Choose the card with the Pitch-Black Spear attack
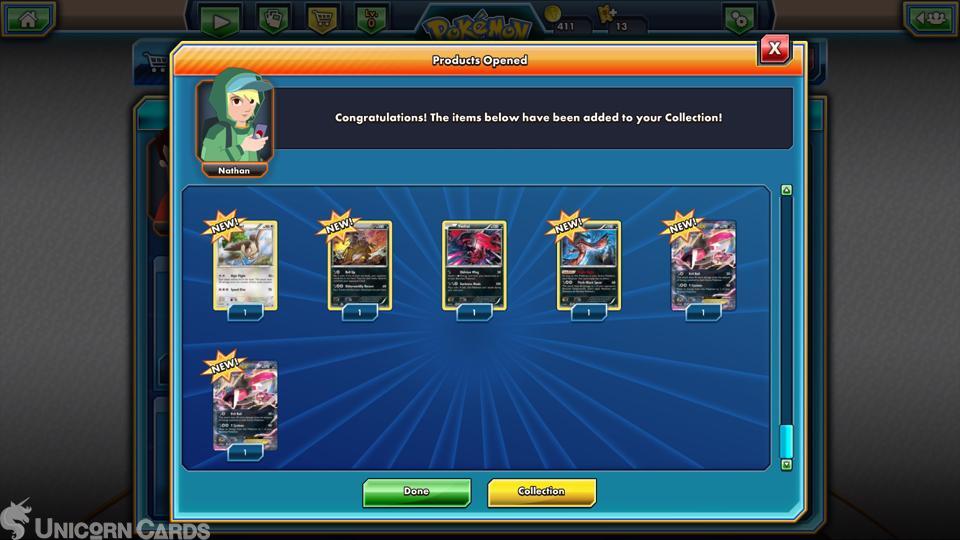 click(589, 265)
